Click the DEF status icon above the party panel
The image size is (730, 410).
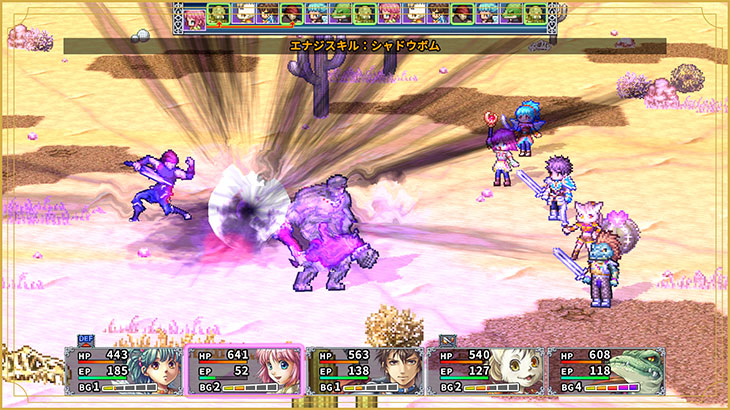(84, 340)
